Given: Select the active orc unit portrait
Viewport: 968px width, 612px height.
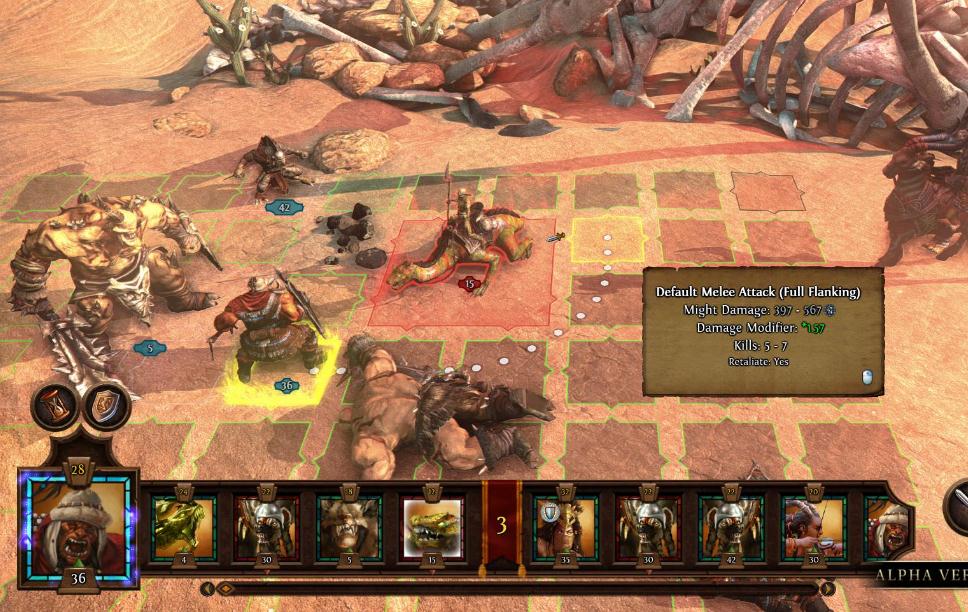Looking at the screenshot, I should [76, 525].
